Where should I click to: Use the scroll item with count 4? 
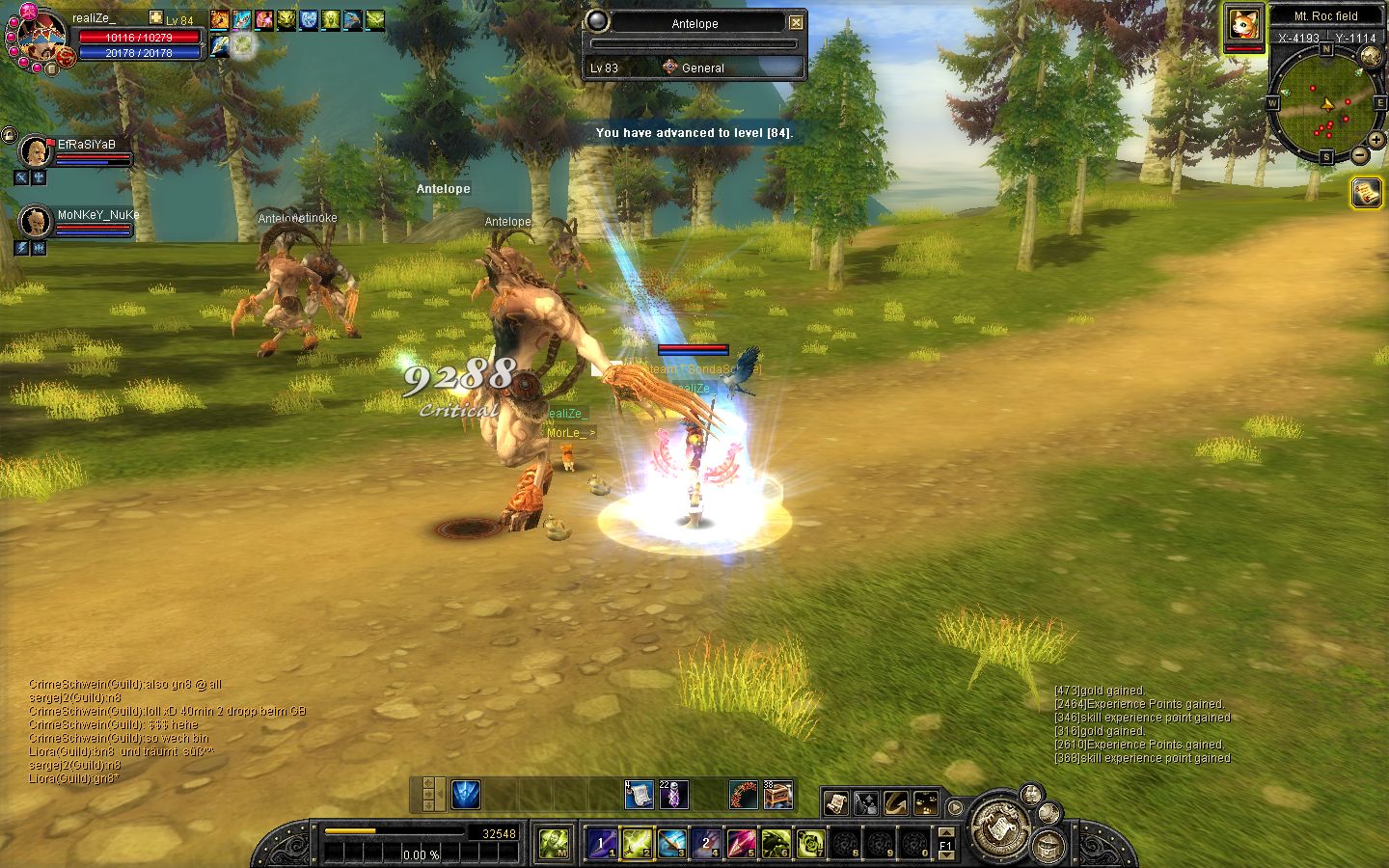(639, 795)
